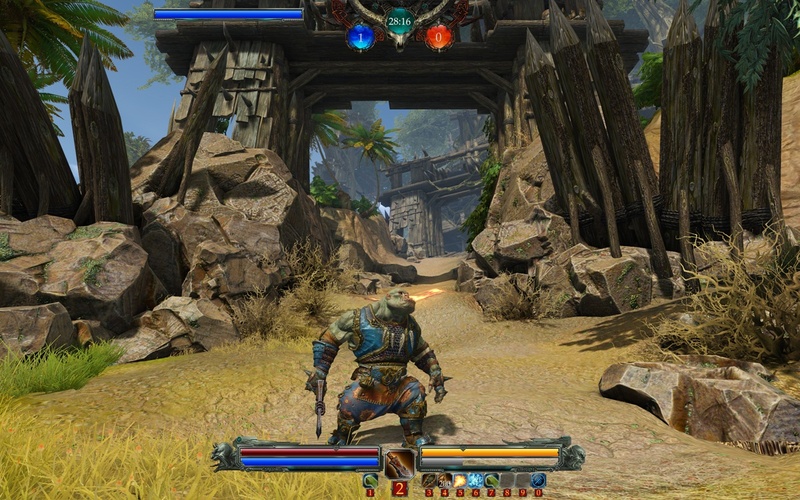
Task: Select the large weapon icon in slot 2
Action: pyautogui.click(x=400, y=463)
